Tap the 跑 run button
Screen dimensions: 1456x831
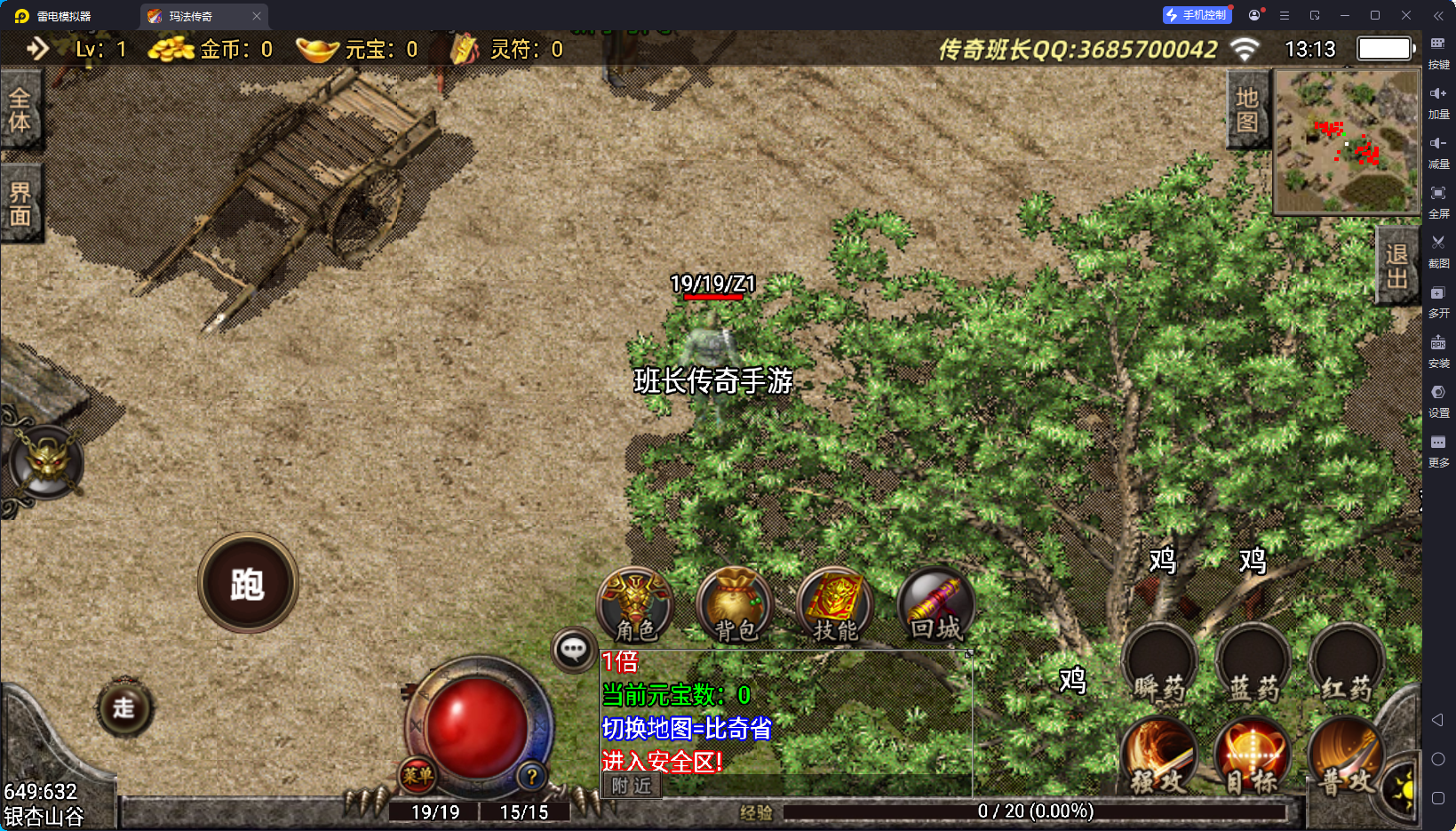point(248,583)
